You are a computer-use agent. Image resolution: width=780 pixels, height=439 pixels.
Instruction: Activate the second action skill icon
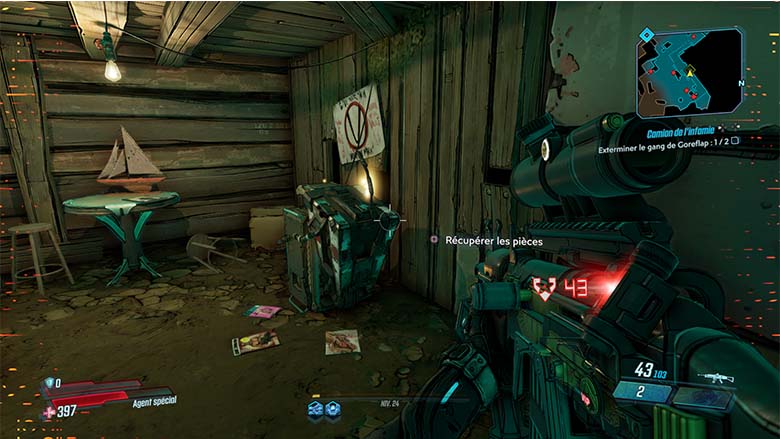click(x=332, y=408)
